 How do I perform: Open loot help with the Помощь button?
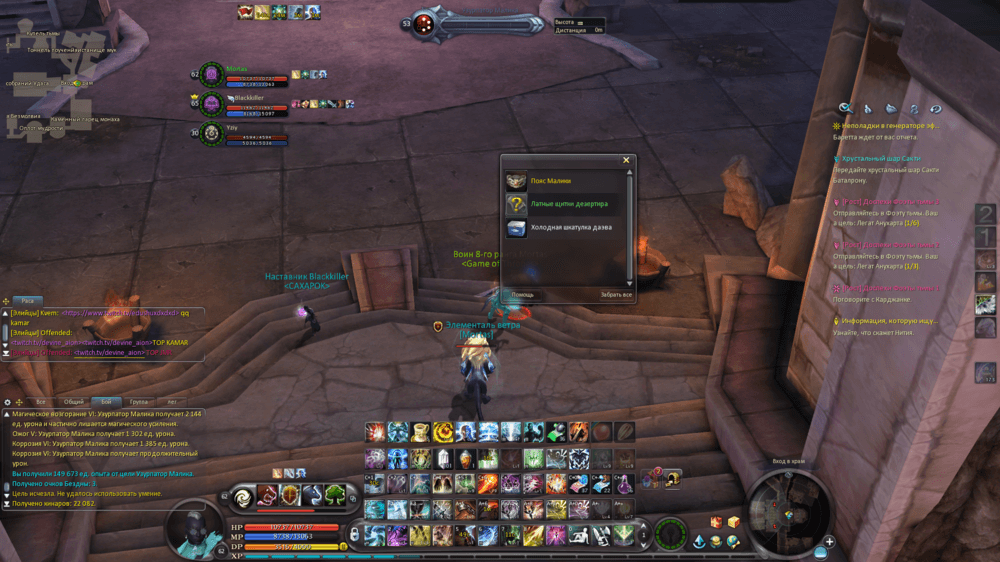click(x=523, y=295)
